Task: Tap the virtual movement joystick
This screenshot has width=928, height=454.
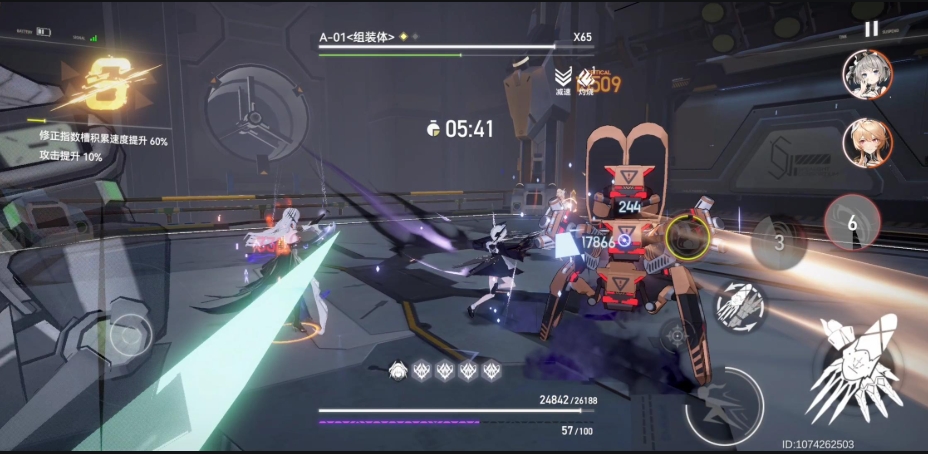Action: (131, 334)
